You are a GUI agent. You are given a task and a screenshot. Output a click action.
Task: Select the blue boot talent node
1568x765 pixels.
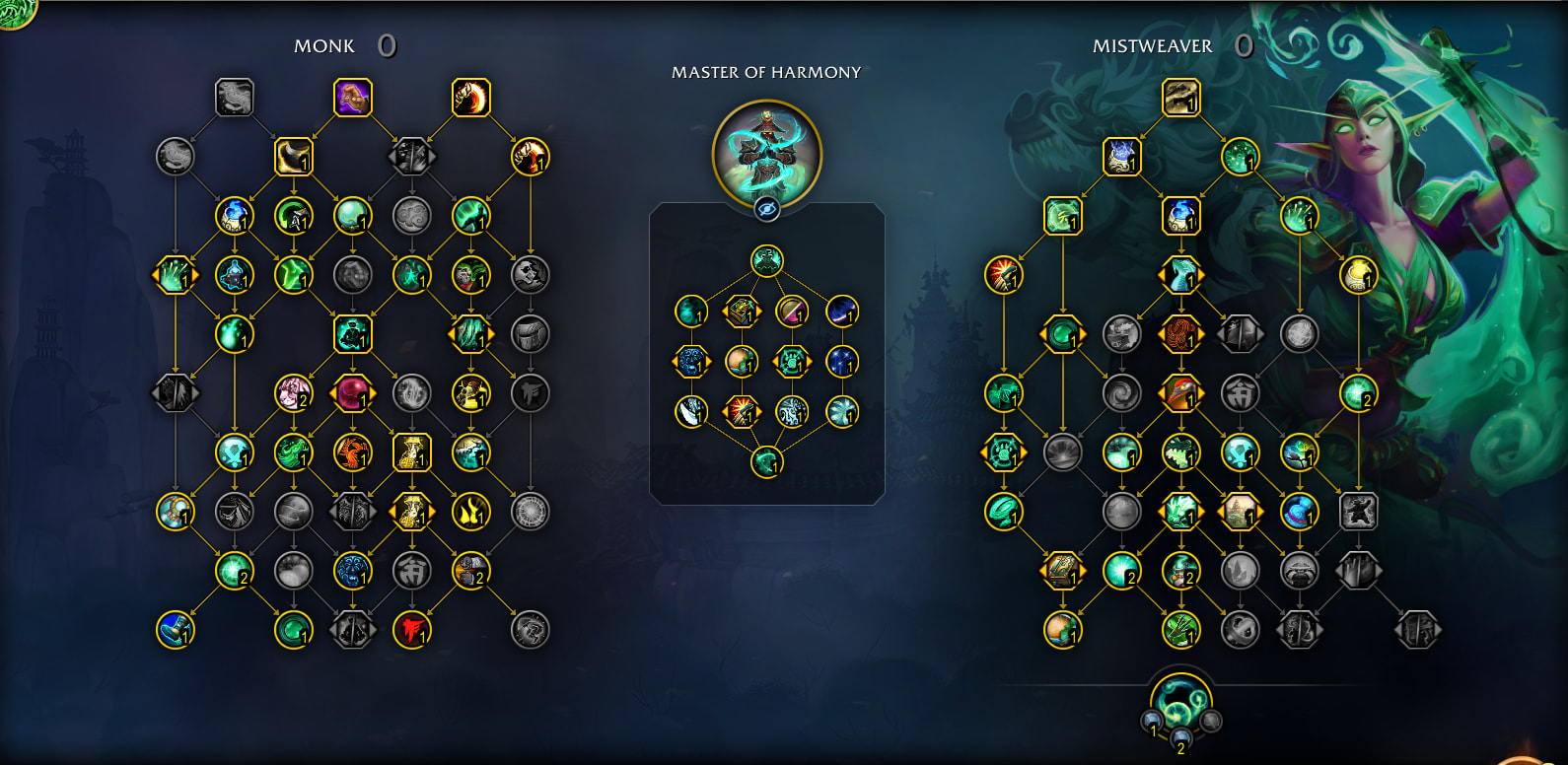pyautogui.click(x=175, y=630)
